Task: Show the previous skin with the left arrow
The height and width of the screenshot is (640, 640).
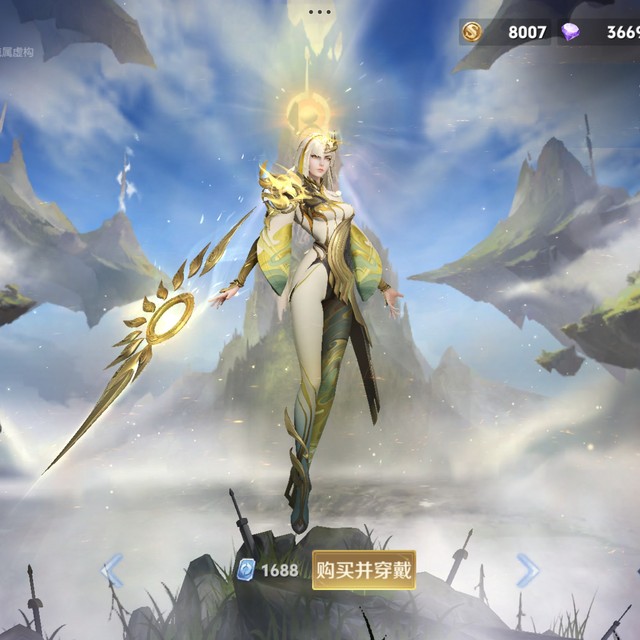Action: 114,571
